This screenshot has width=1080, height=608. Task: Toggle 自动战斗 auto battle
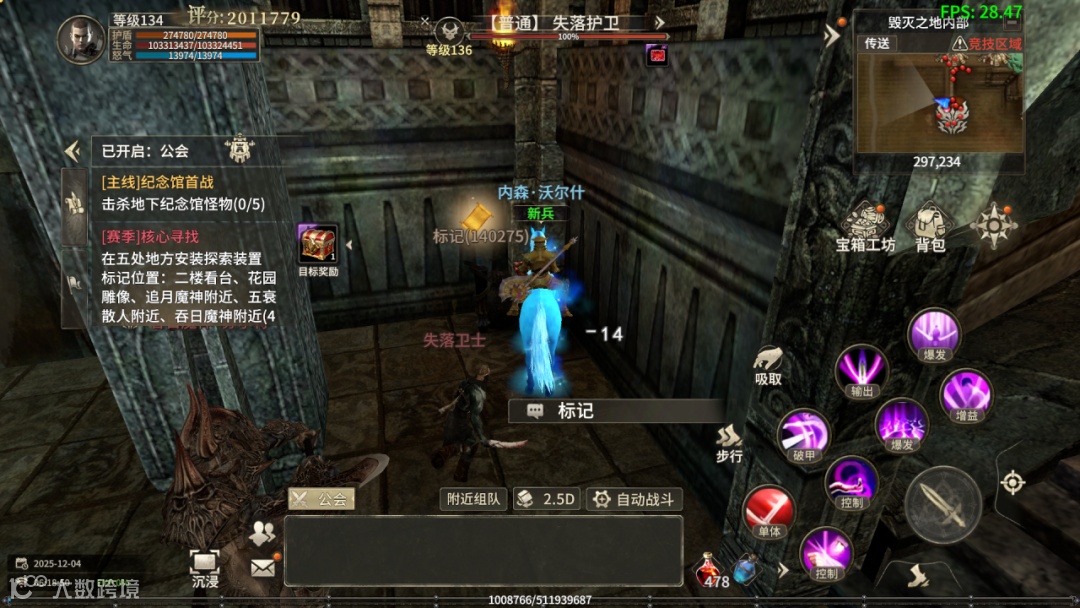(633, 499)
